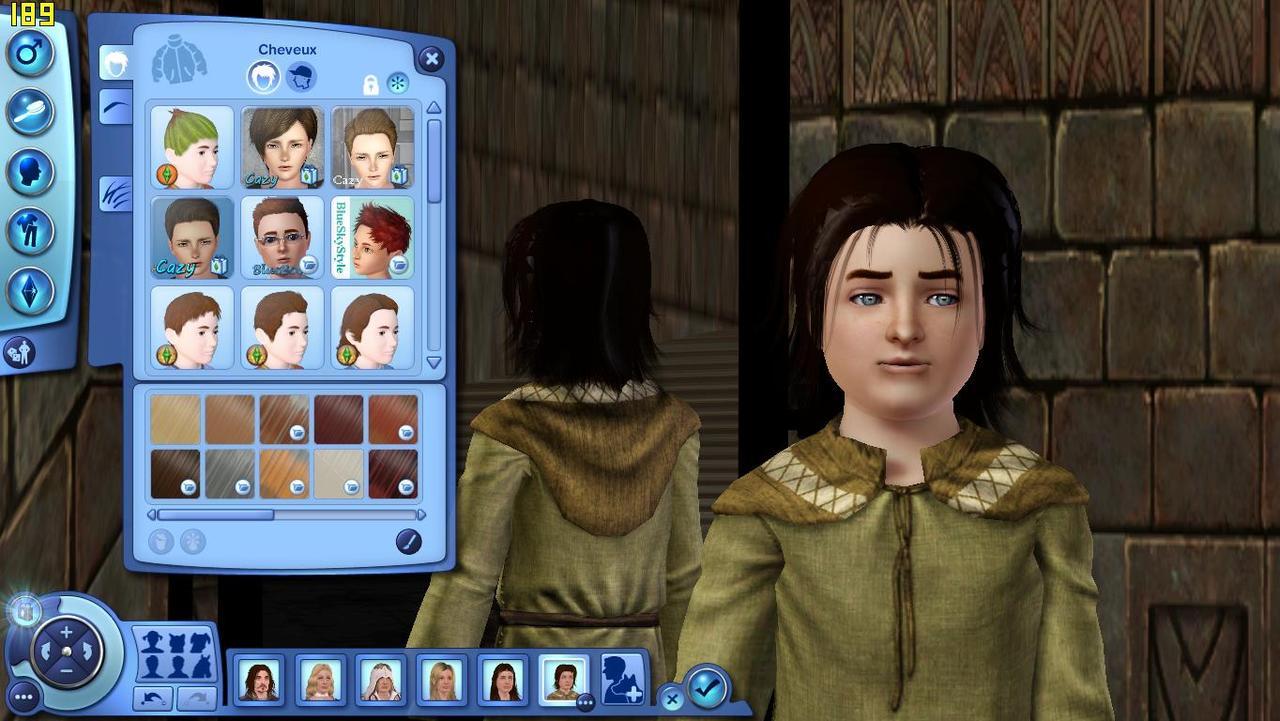
Task: Cancel with the small X button
Action: 672,699
